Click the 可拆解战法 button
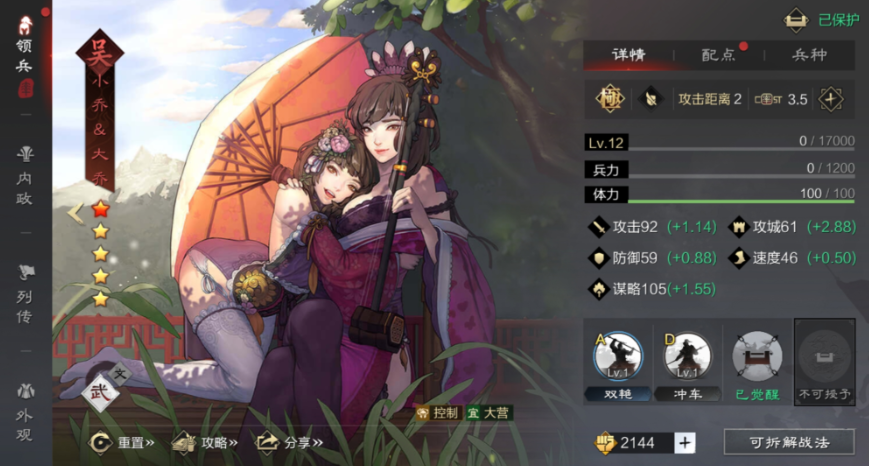 click(x=789, y=442)
